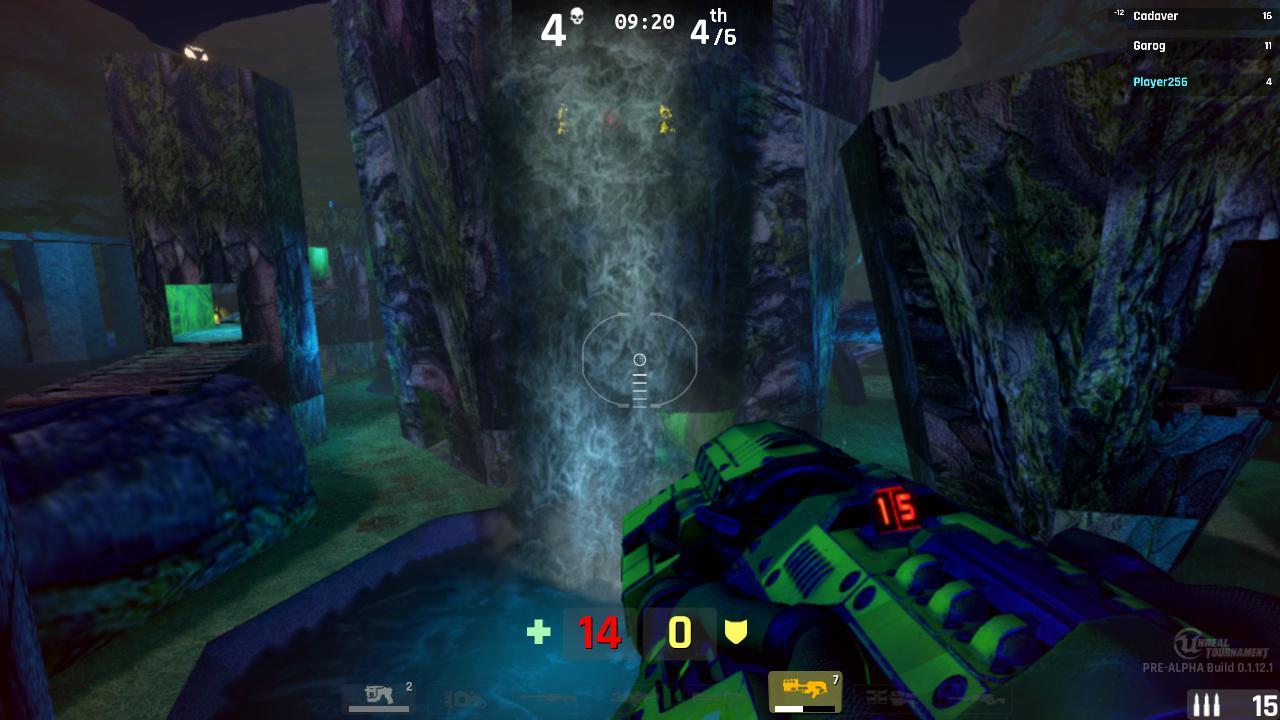Image resolution: width=1280 pixels, height=720 pixels.
Task: Click the center crosshair reticle
Action: click(640, 360)
